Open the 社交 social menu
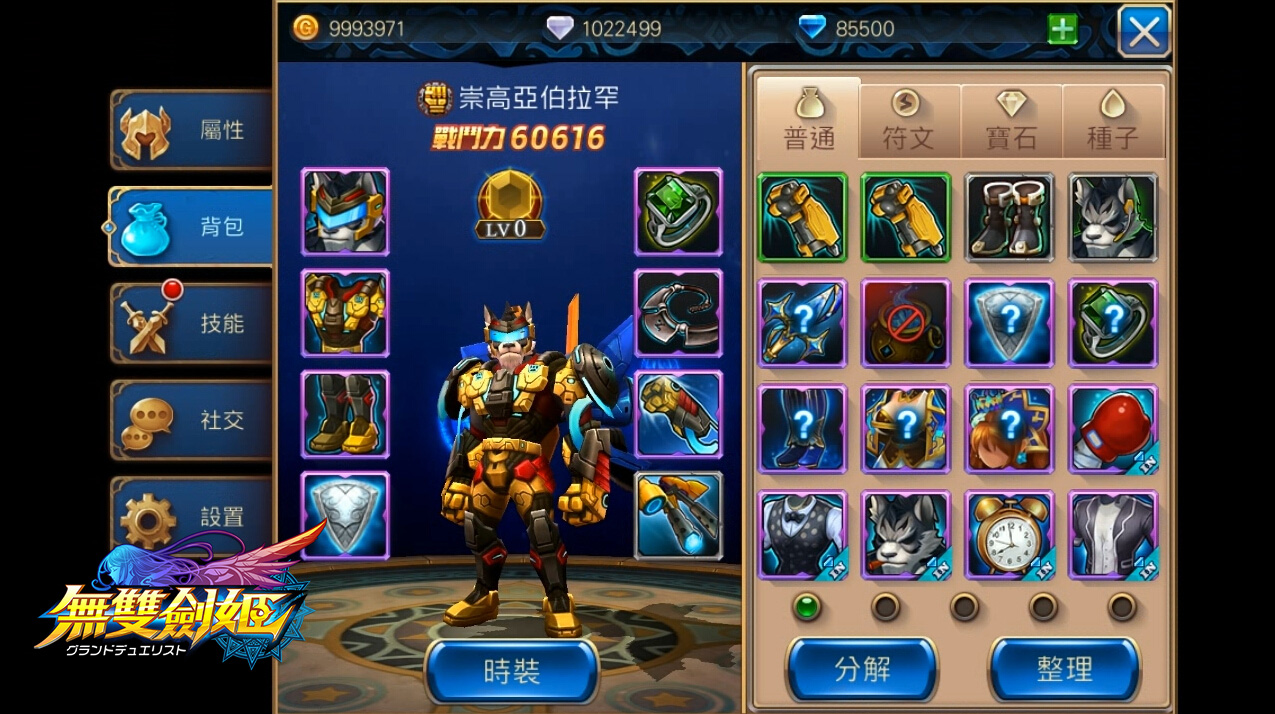This screenshot has width=1275, height=714. tap(192, 420)
